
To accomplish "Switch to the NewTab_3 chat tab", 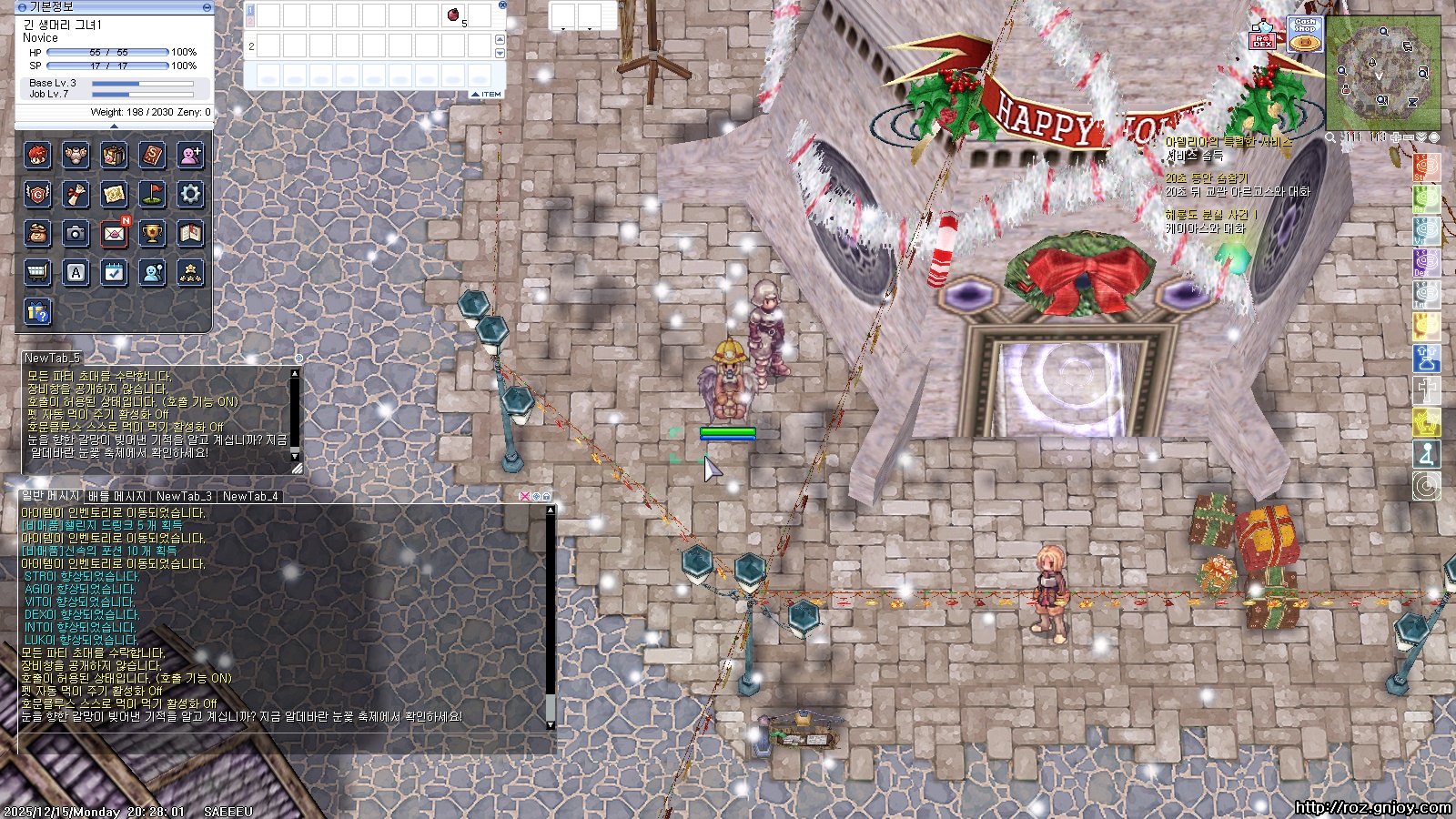I will (x=184, y=496).
